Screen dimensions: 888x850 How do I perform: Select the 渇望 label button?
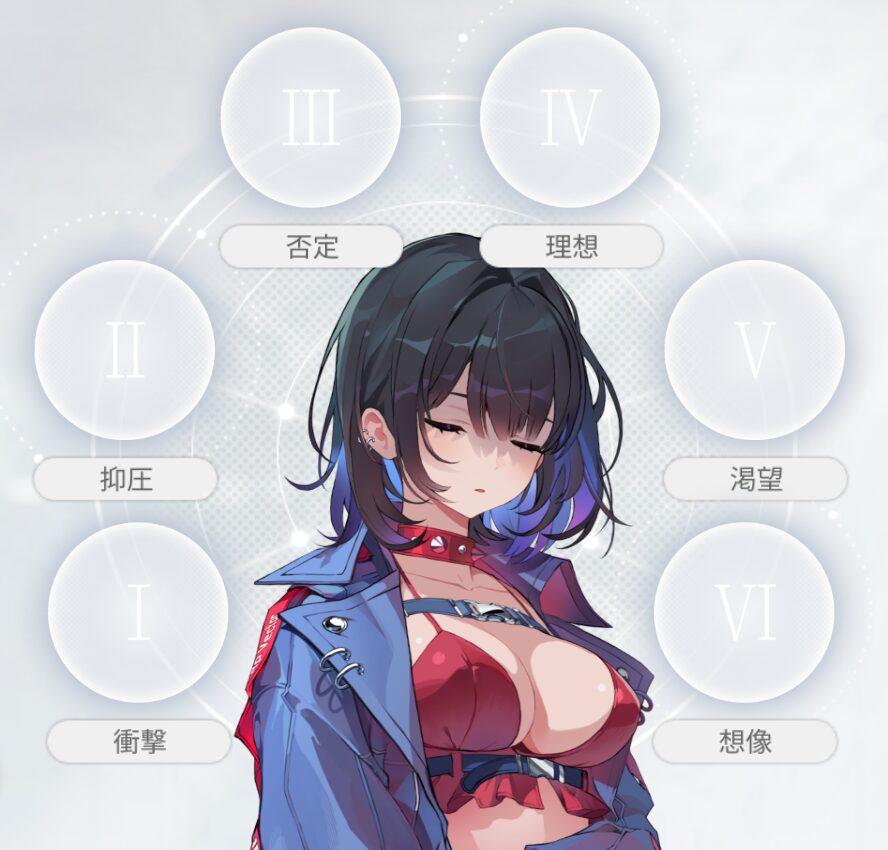(755, 479)
